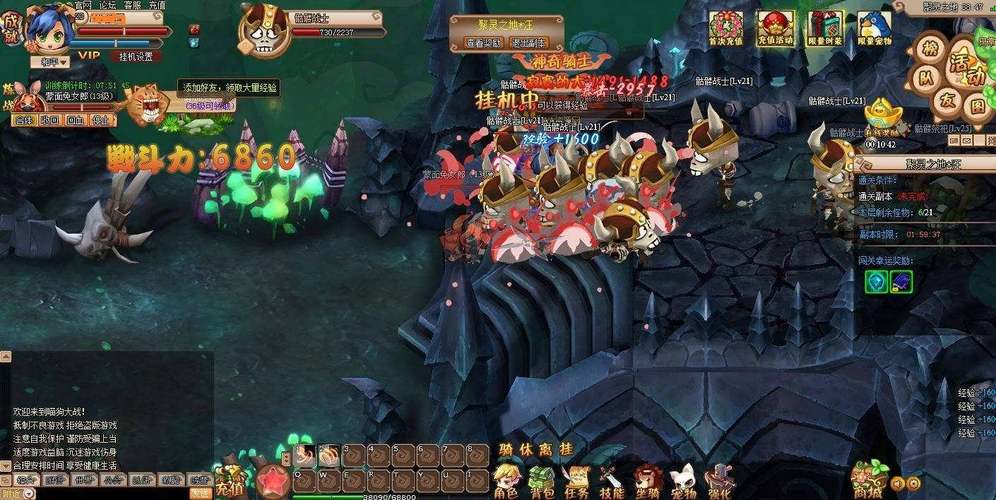This screenshot has width=996, height=500.
Task: Open the 活动 events menu
Action: click(967, 60)
